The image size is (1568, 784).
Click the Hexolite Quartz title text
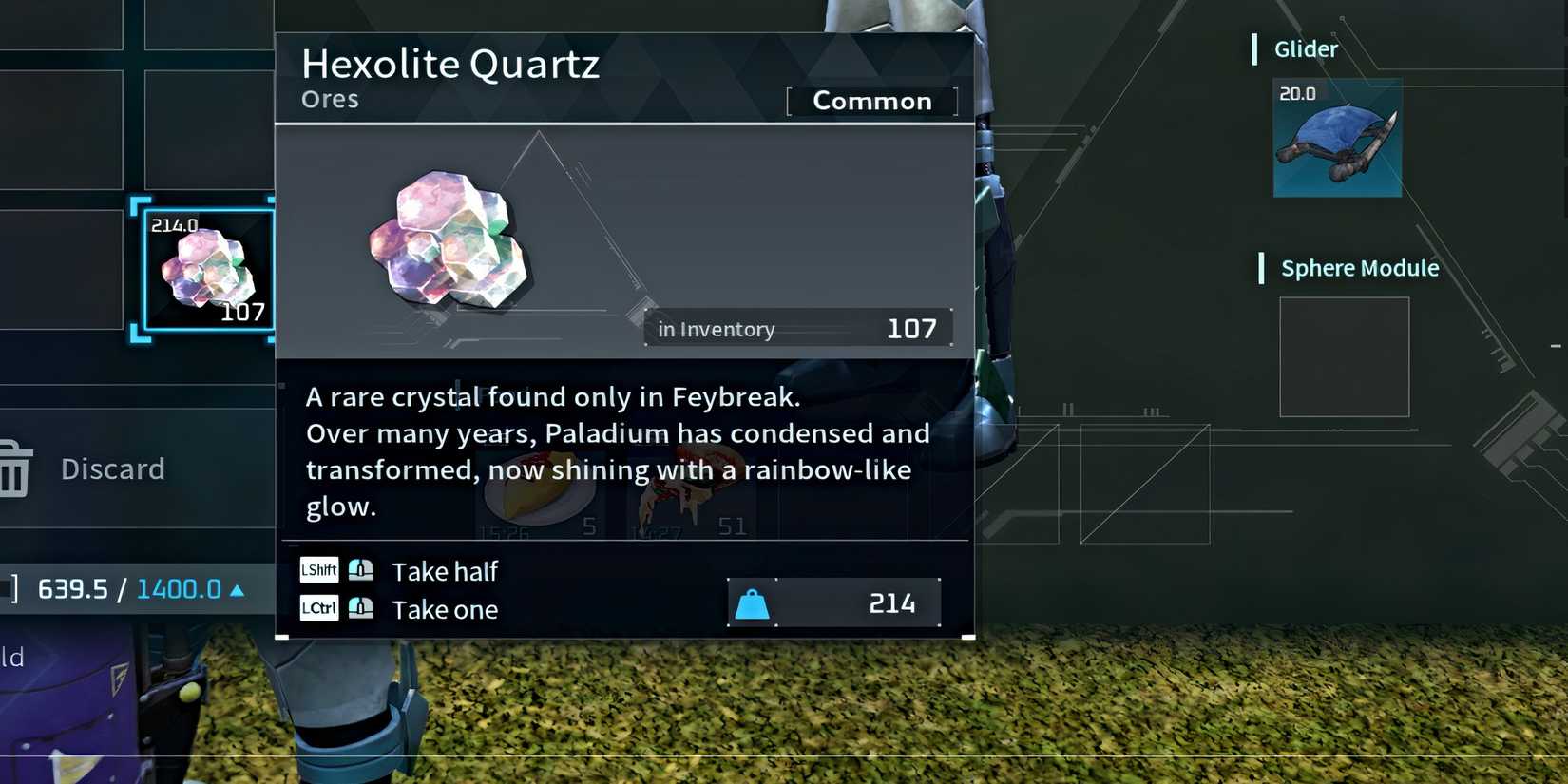click(450, 64)
